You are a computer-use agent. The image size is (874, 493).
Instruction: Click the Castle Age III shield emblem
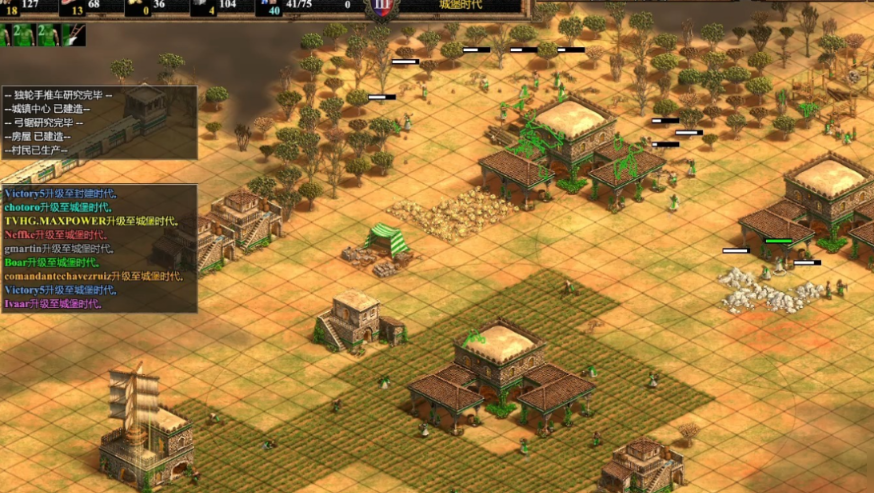(381, 7)
